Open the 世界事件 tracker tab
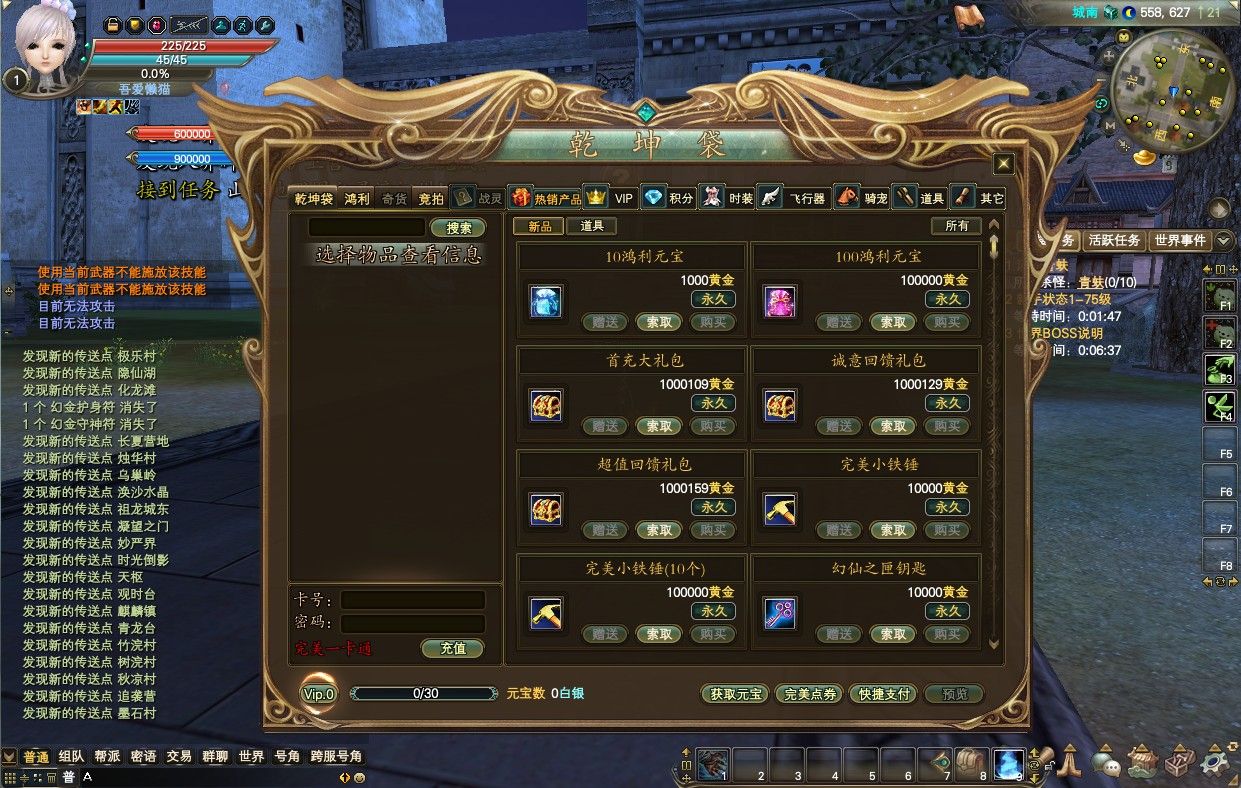This screenshot has height=788, width=1241. [1180, 240]
